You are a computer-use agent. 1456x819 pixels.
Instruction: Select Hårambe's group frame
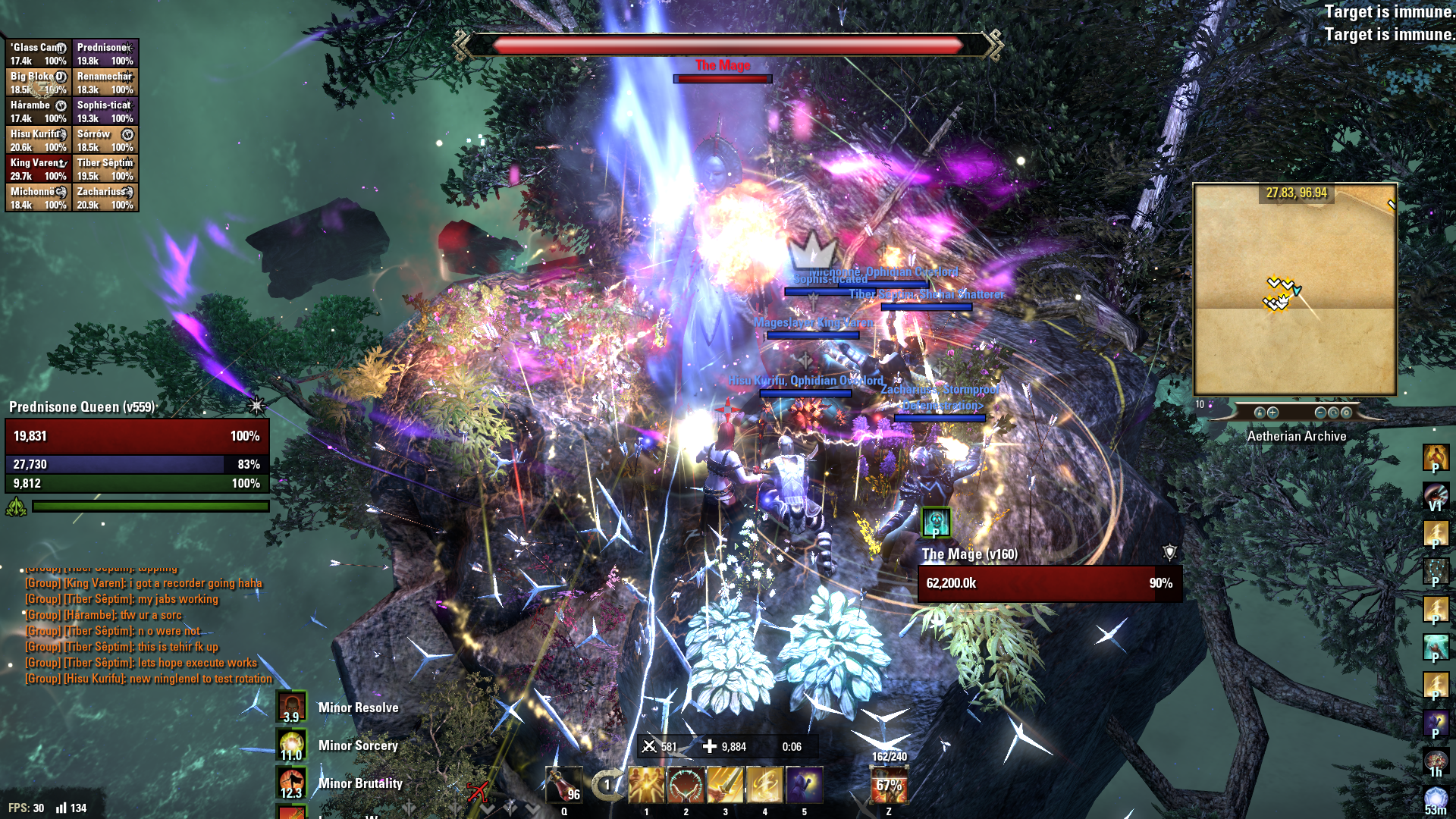point(39,111)
